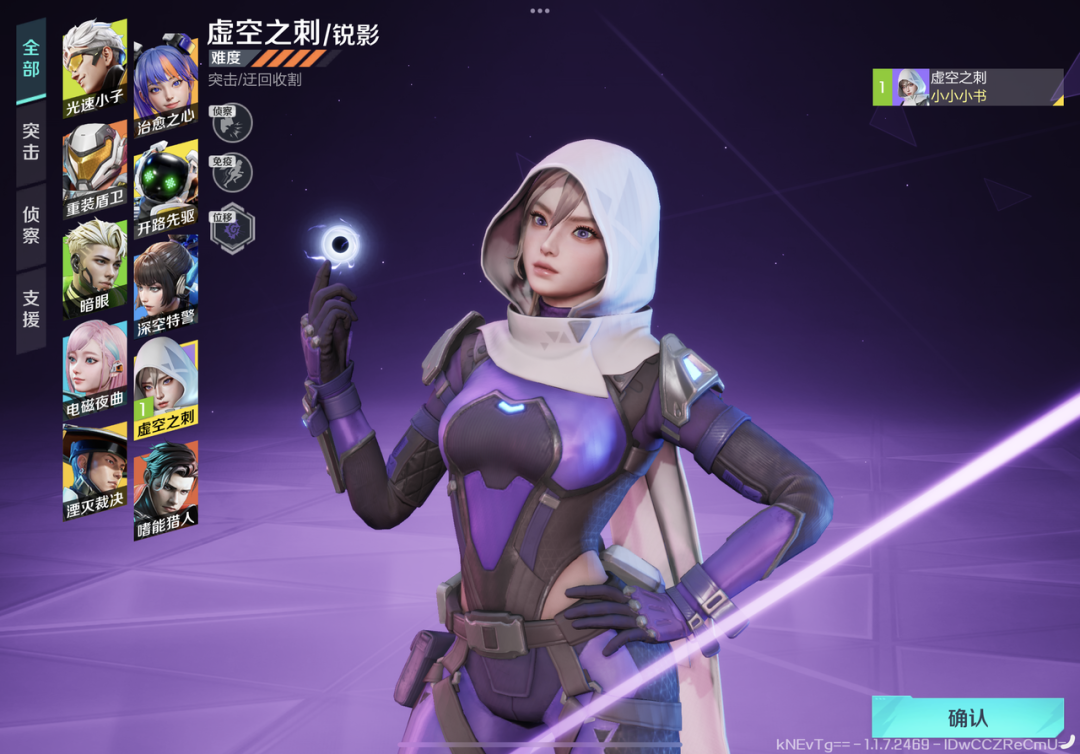Image resolution: width=1080 pixels, height=754 pixels.
Task: View the 侦察 skill icon
Action: tap(232, 123)
